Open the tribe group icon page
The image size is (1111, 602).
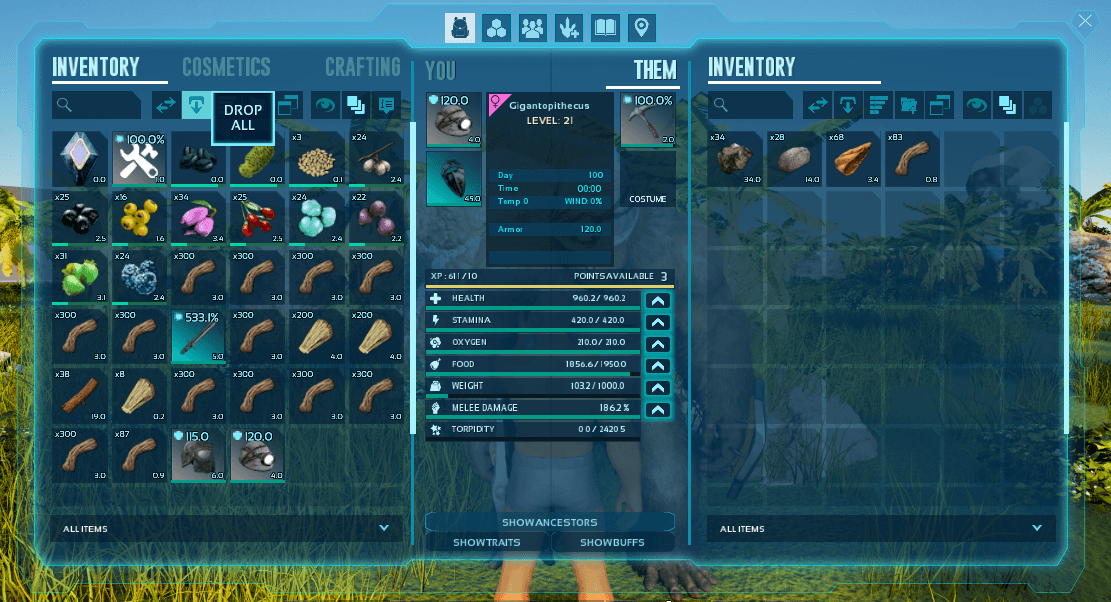tap(533, 28)
